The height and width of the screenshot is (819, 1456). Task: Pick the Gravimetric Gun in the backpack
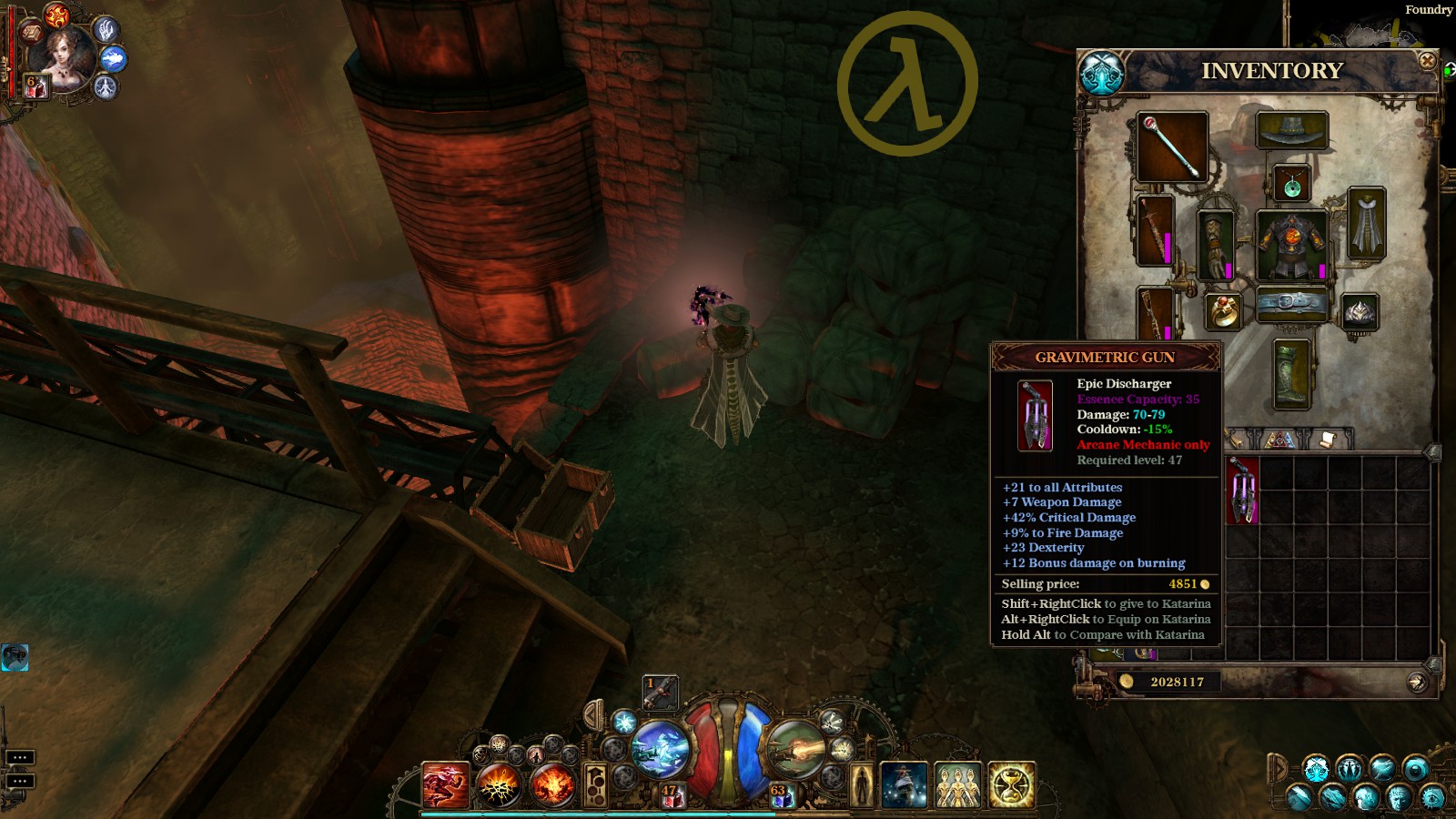click(1242, 490)
